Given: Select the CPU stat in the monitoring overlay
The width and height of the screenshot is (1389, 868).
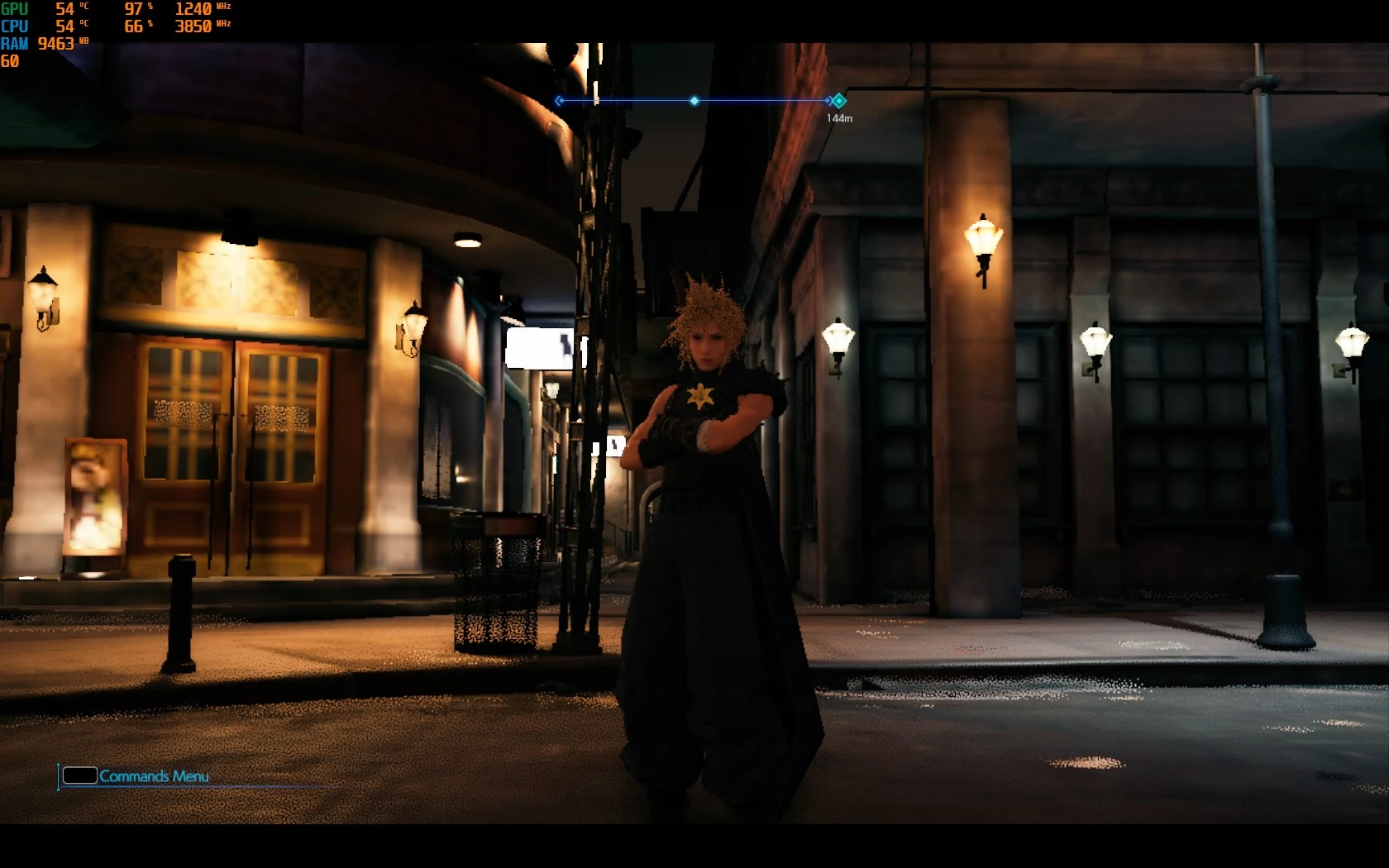Looking at the screenshot, I should 14,26.
